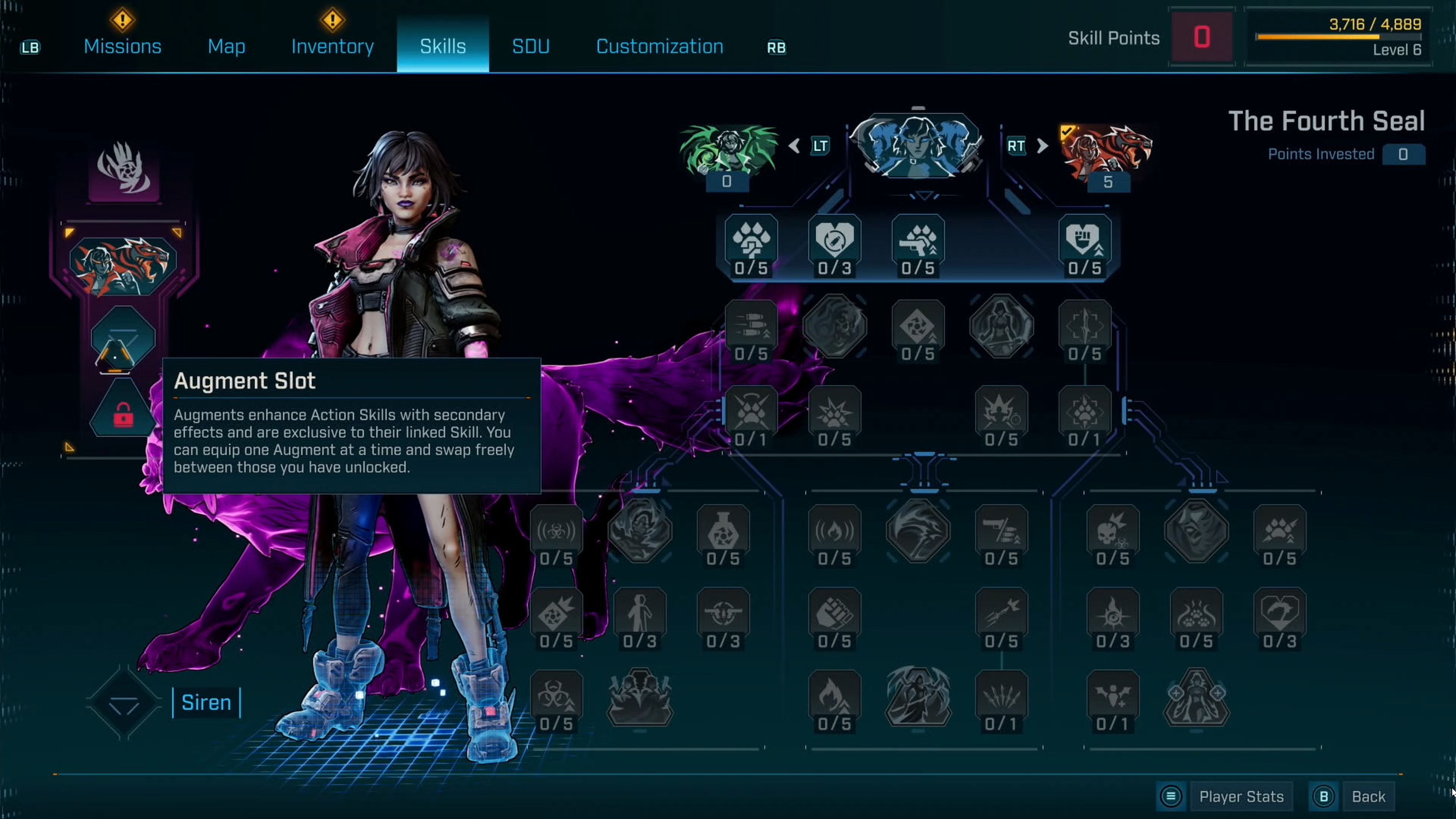Viewport: 1456px width, 819px height.
Task: Switch to the Map tab
Action: [226, 46]
